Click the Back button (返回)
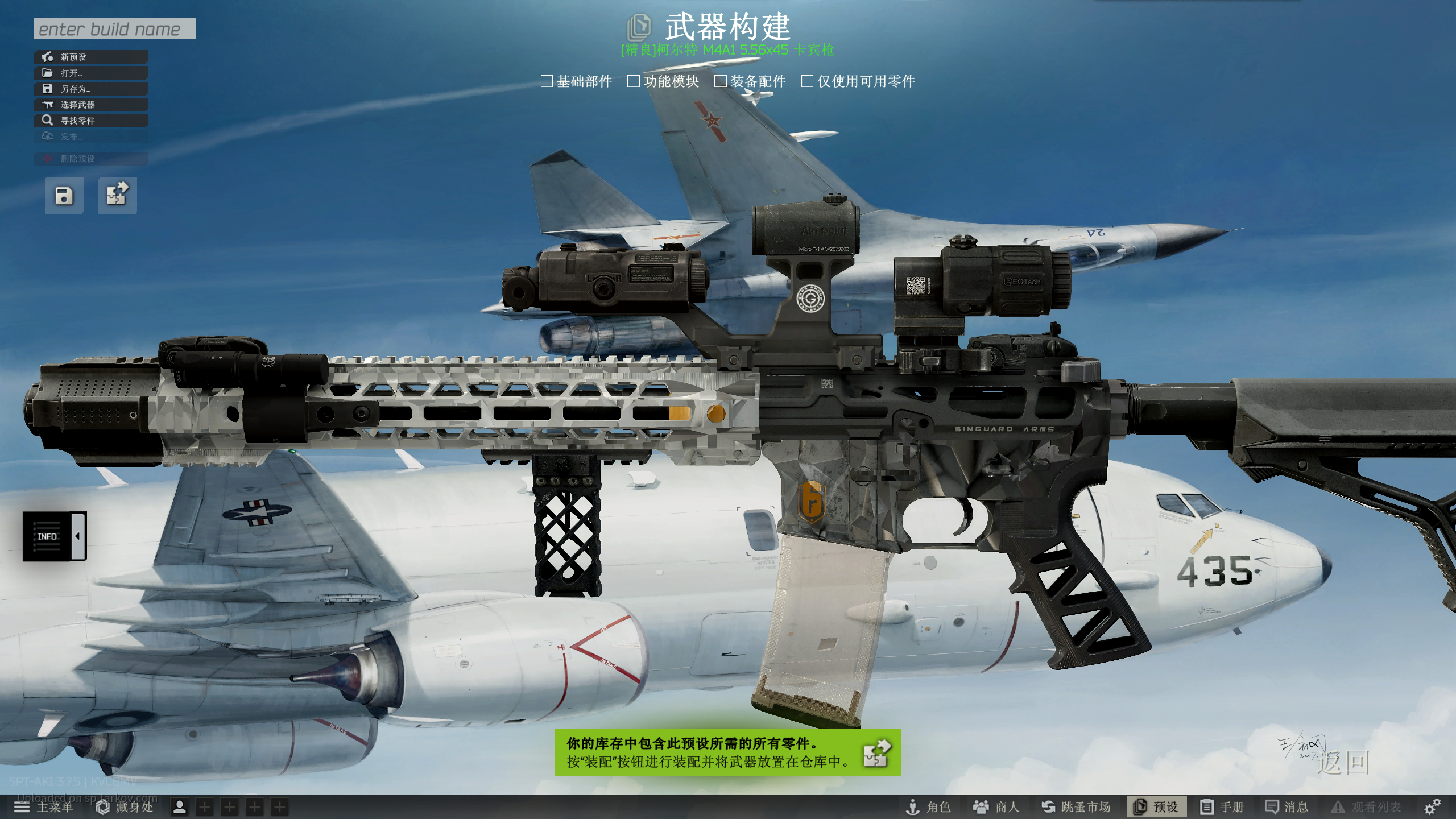1456x819 pixels. coord(1343,763)
